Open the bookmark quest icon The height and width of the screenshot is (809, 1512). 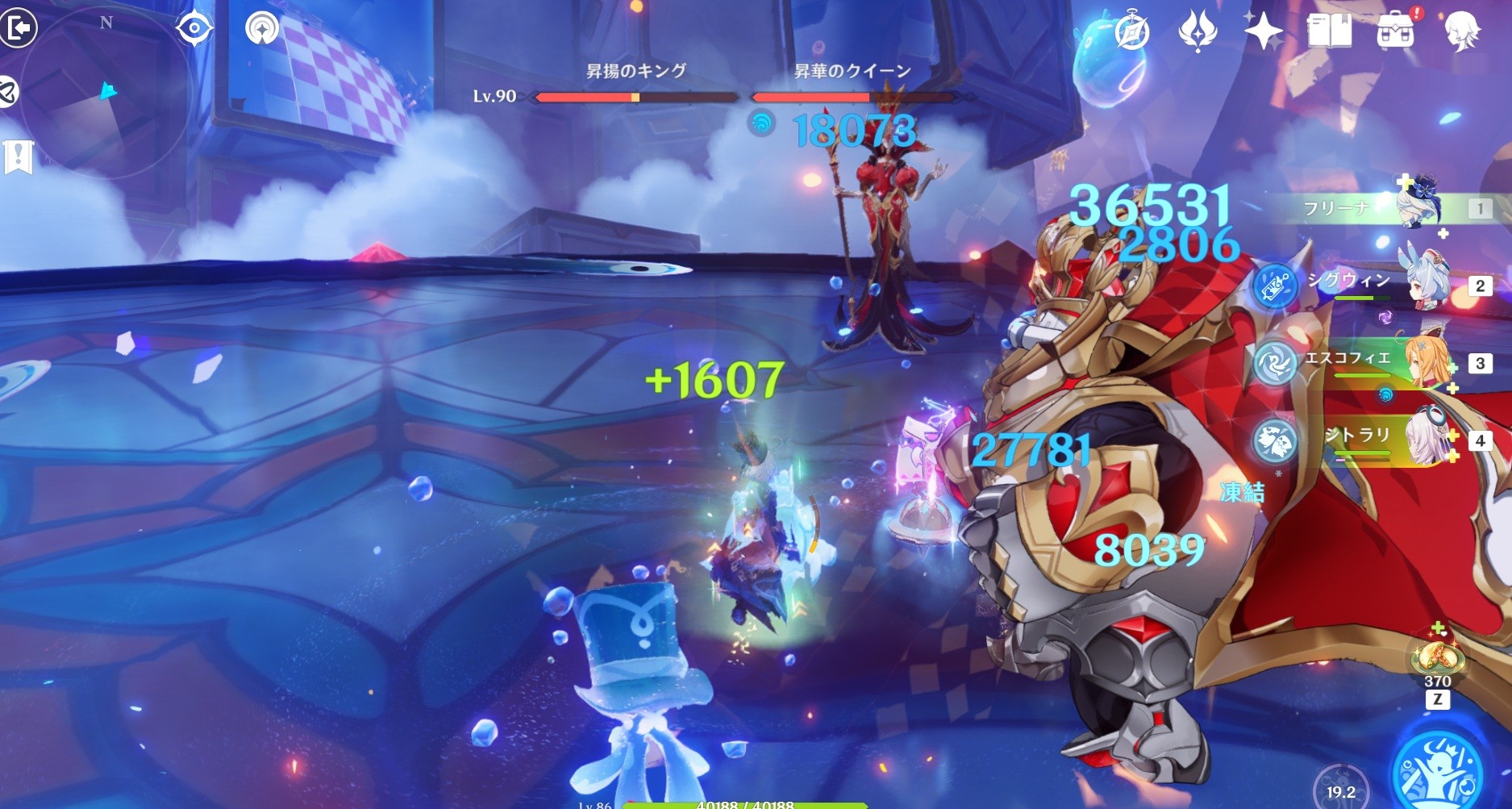point(18,156)
